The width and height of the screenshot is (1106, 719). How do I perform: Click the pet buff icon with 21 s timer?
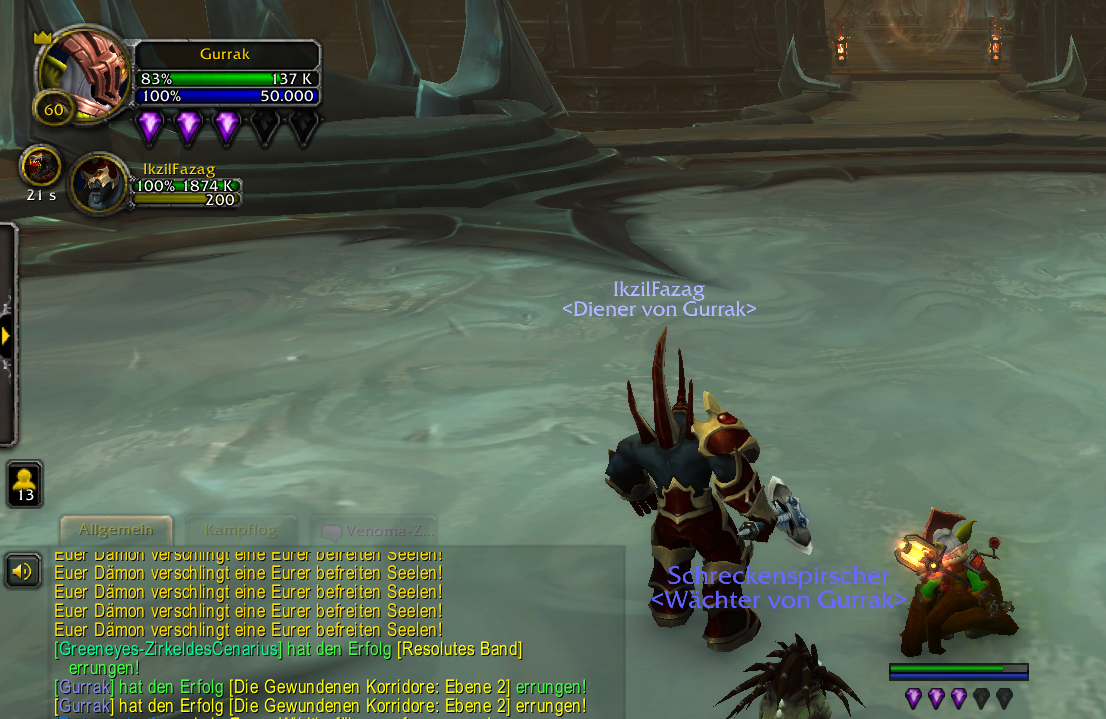(x=41, y=165)
